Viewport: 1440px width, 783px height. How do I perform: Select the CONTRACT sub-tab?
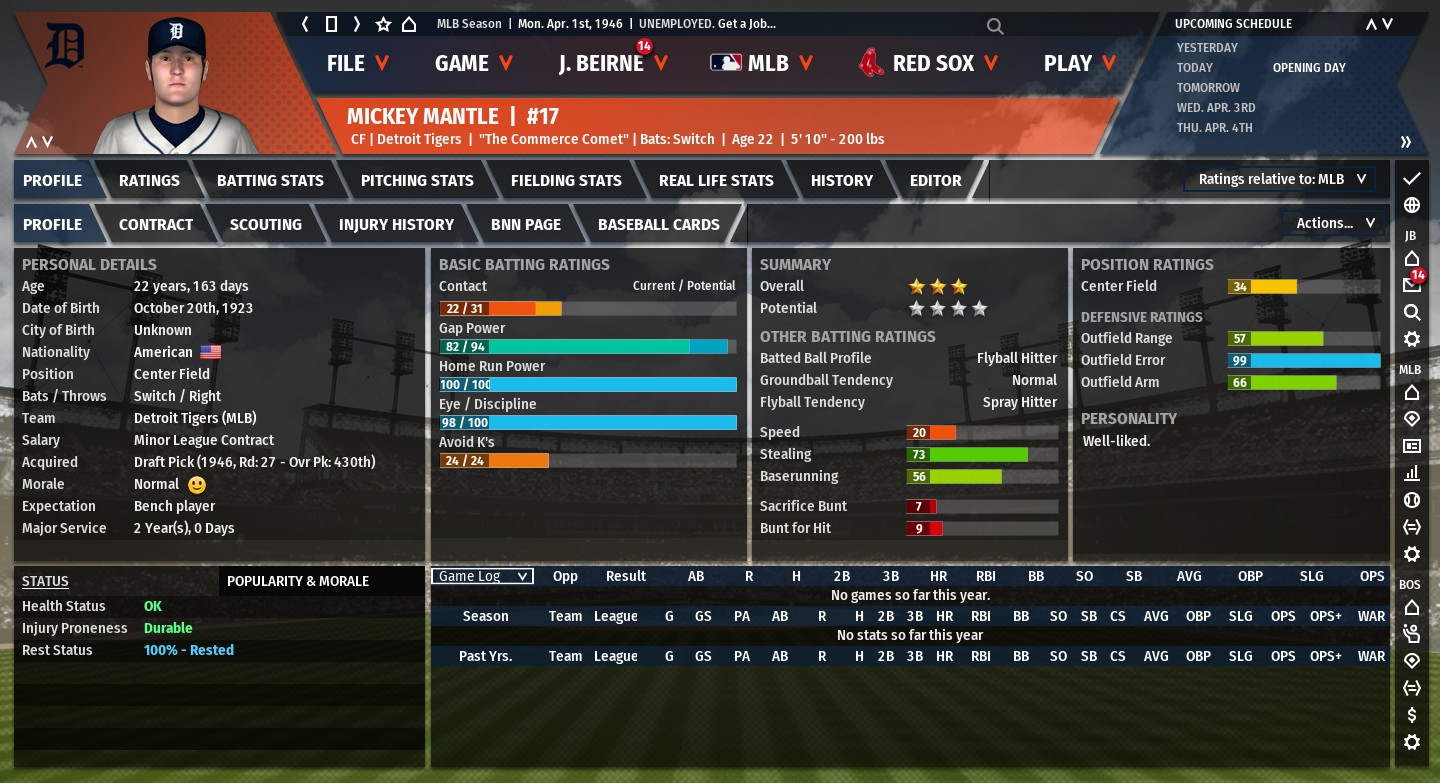tap(156, 225)
